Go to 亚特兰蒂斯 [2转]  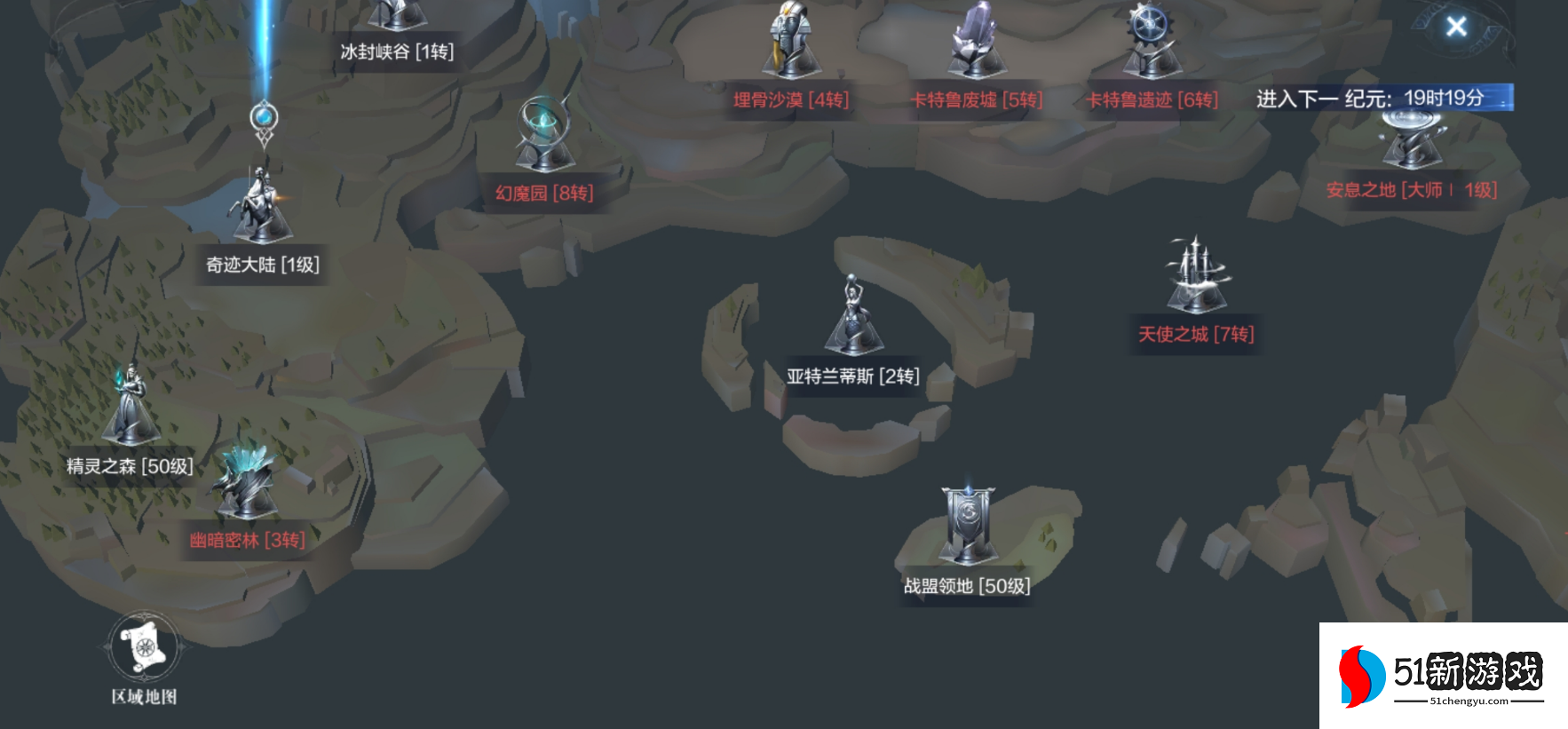click(x=852, y=376)
